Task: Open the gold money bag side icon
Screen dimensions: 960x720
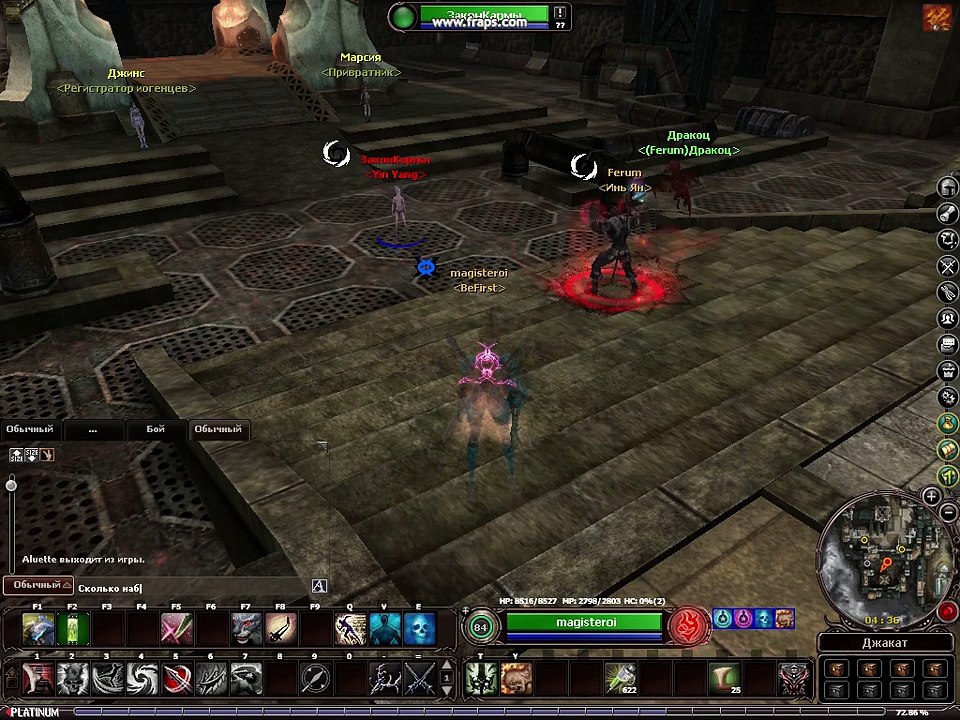Action: [x=948, y=424]
